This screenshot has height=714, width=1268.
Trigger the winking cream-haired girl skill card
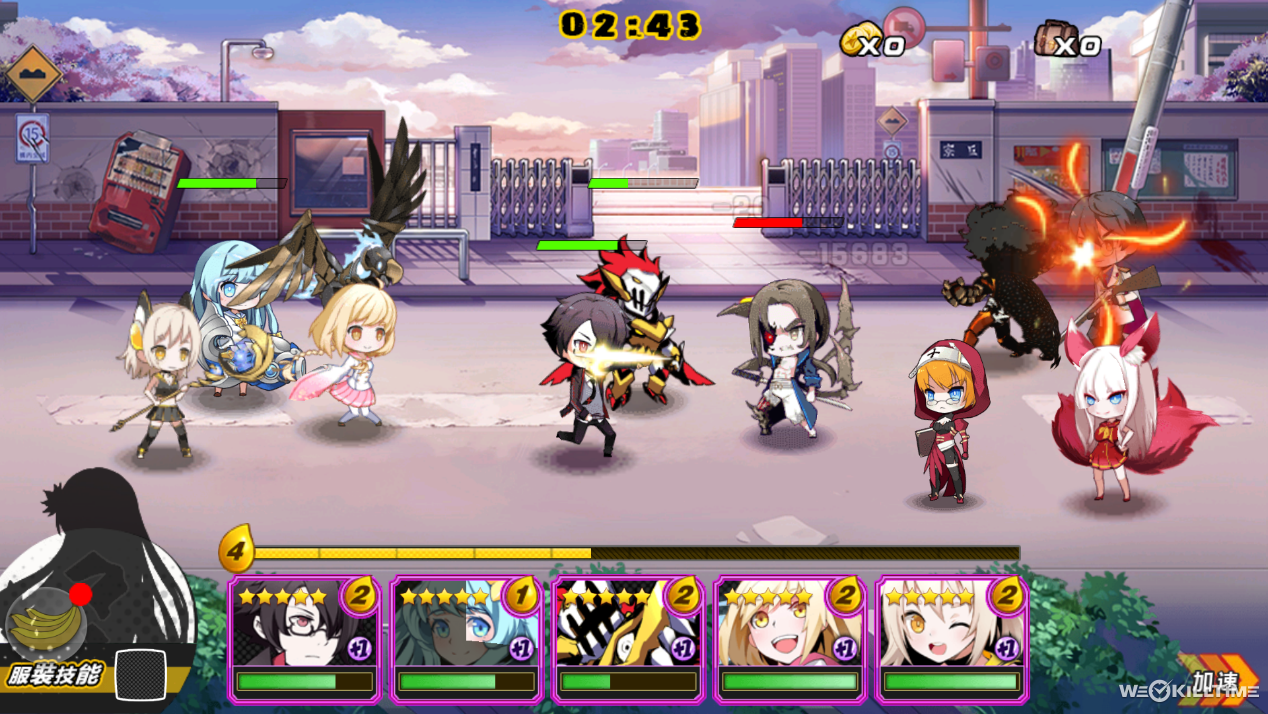(952, 638)
